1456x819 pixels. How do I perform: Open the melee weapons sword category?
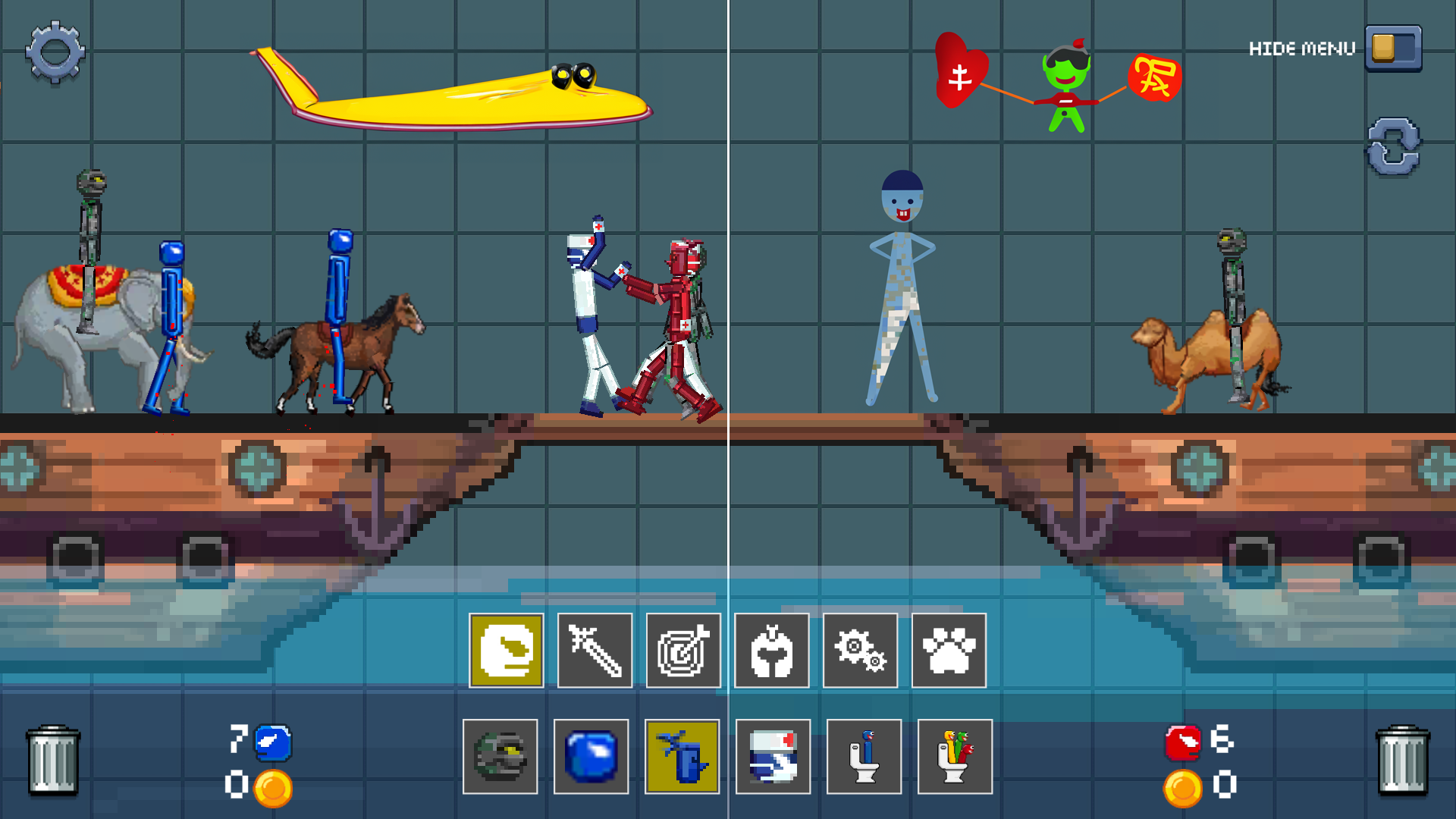[x=594, y=651]
